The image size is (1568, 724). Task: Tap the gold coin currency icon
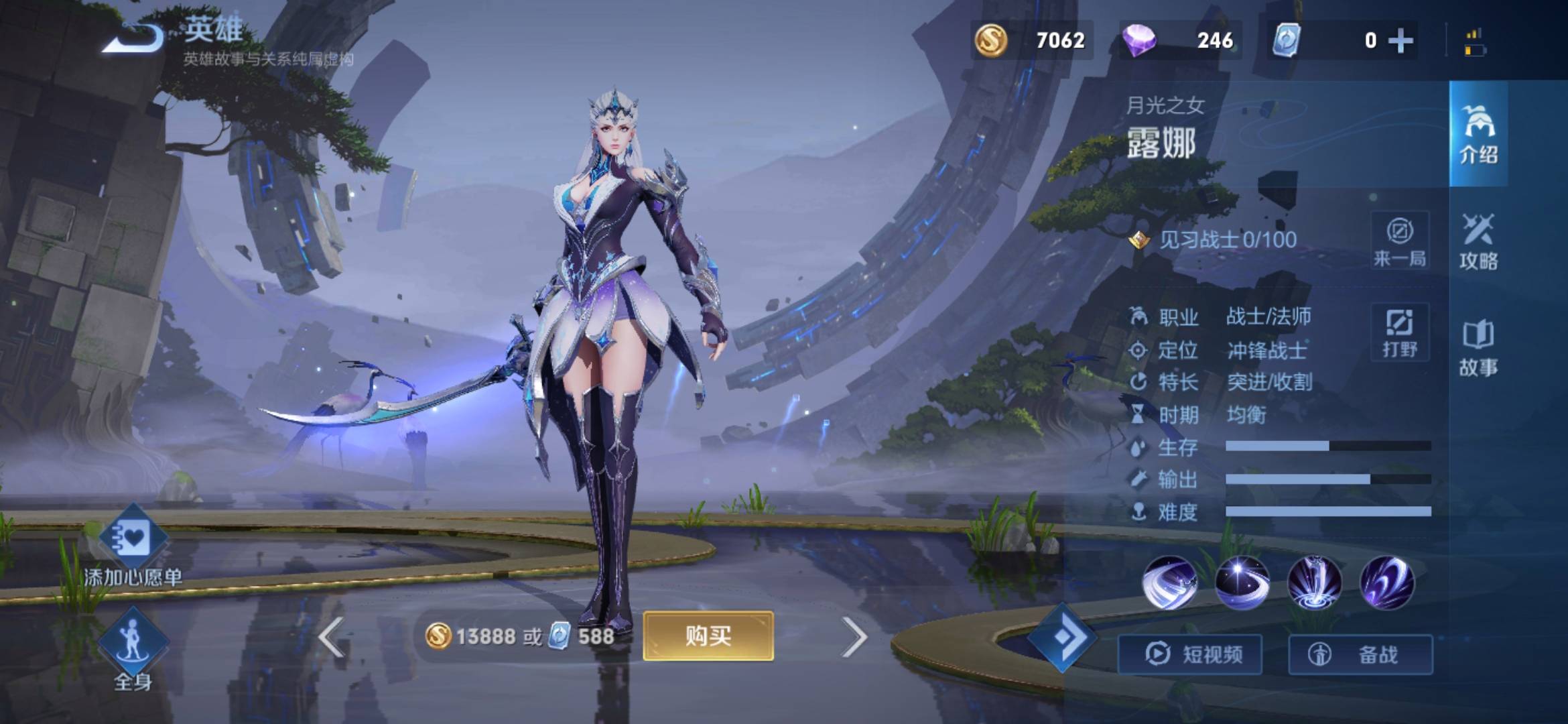click(991, 40)
